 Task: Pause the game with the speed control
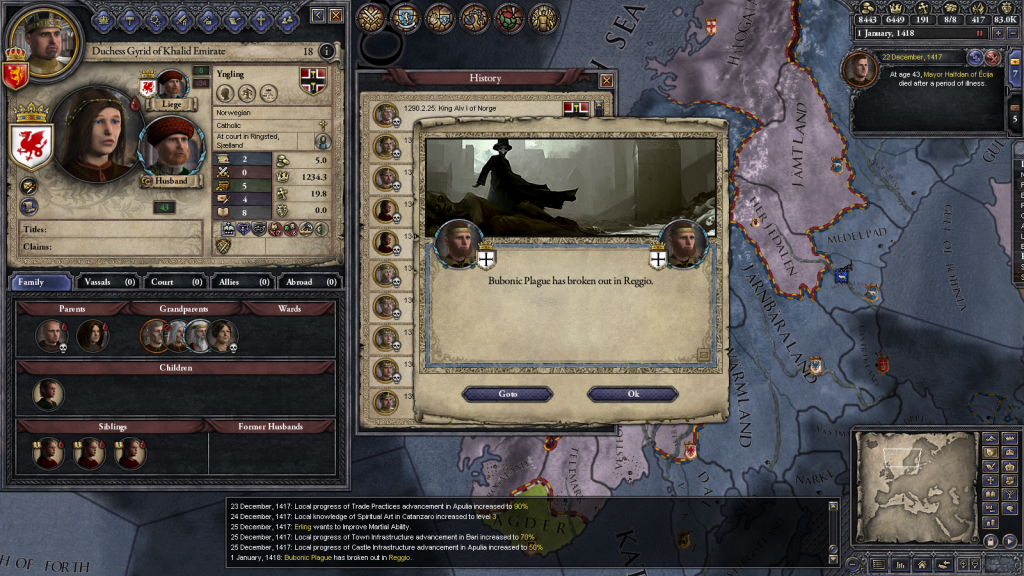click(x=980, y=34)
